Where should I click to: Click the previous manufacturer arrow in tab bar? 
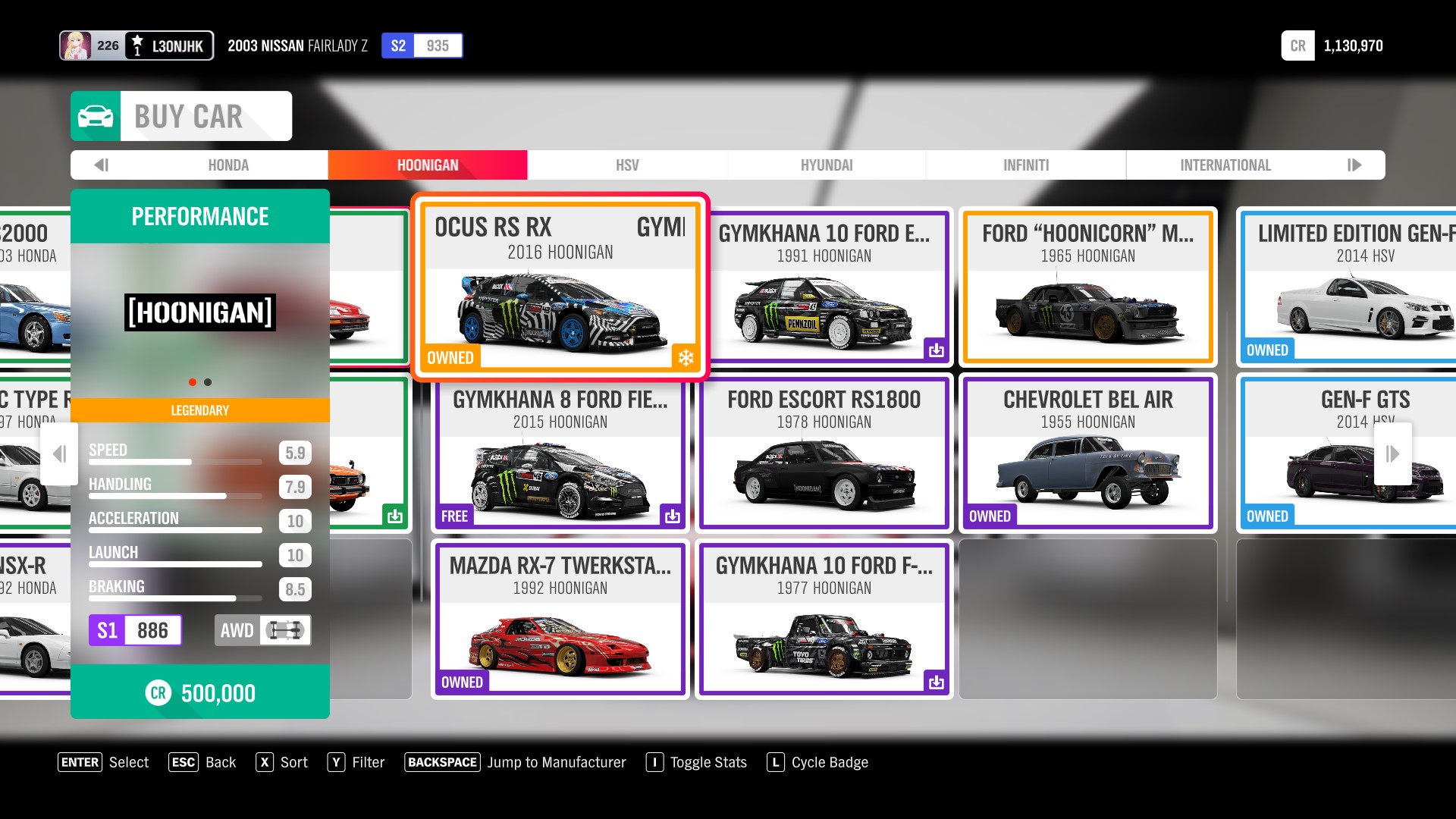tap(102, 165)
